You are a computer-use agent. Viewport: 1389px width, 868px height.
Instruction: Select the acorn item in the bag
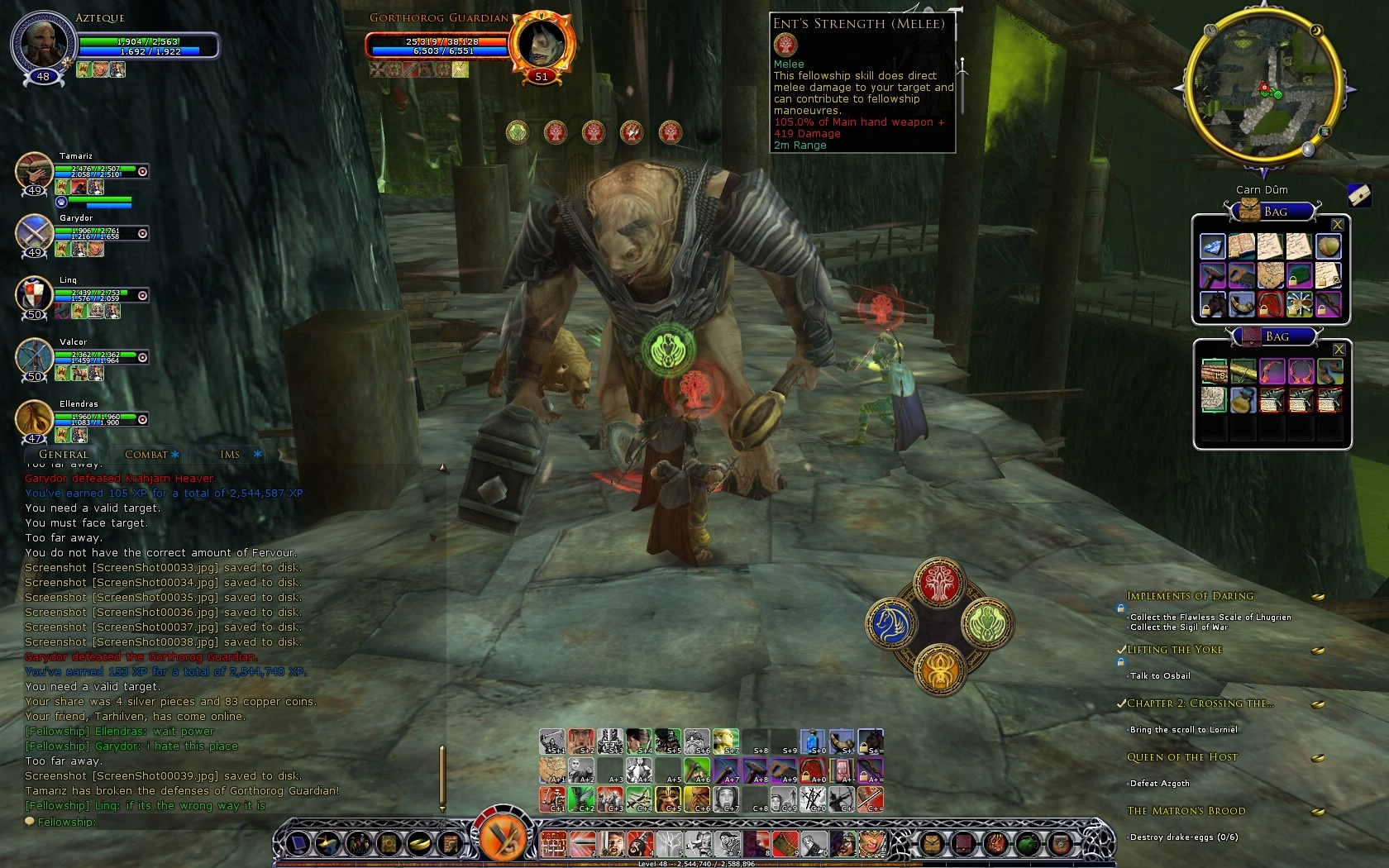coord(1327,246)
